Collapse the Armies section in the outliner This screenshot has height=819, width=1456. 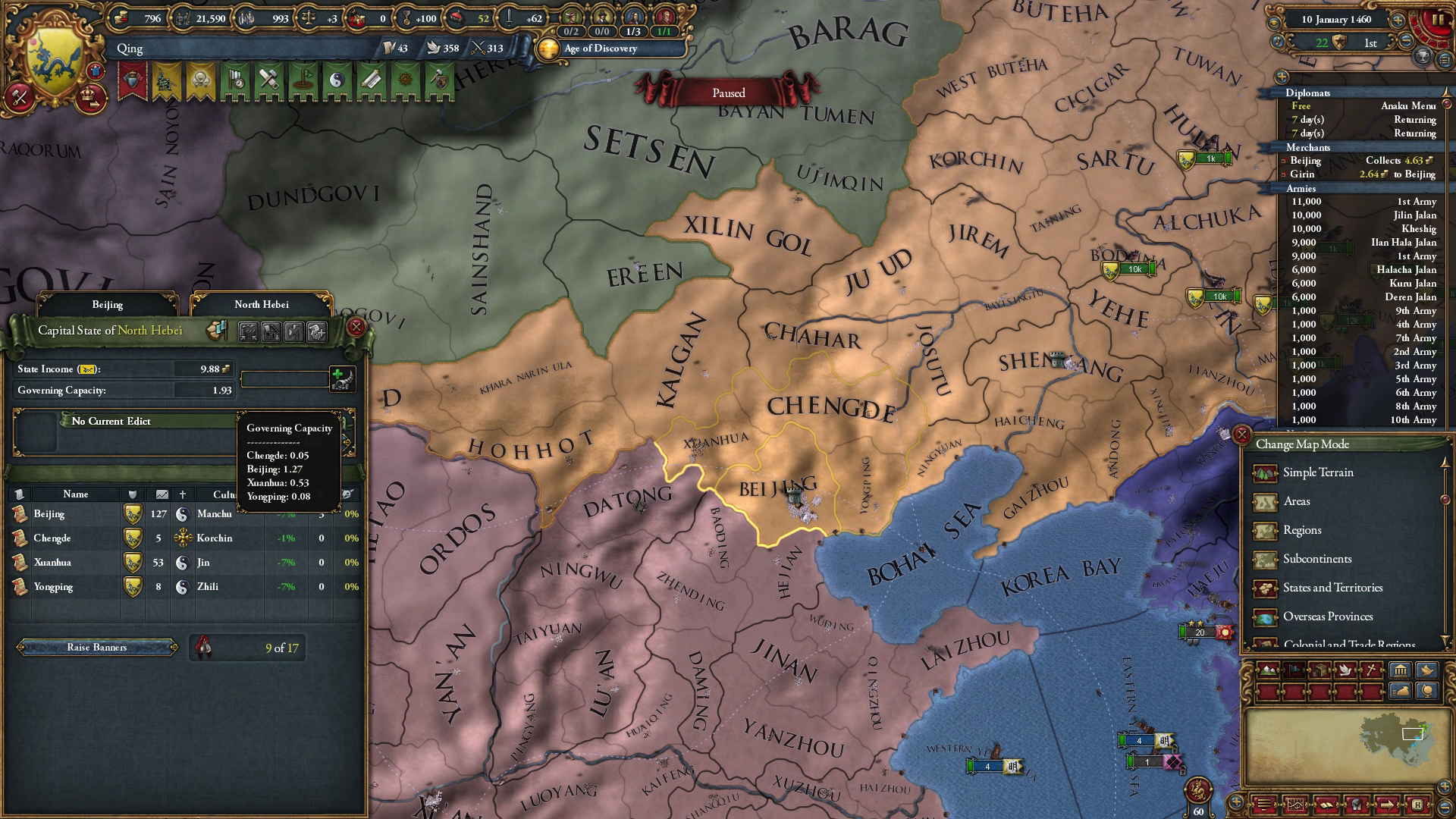[x=1301, y=187]
